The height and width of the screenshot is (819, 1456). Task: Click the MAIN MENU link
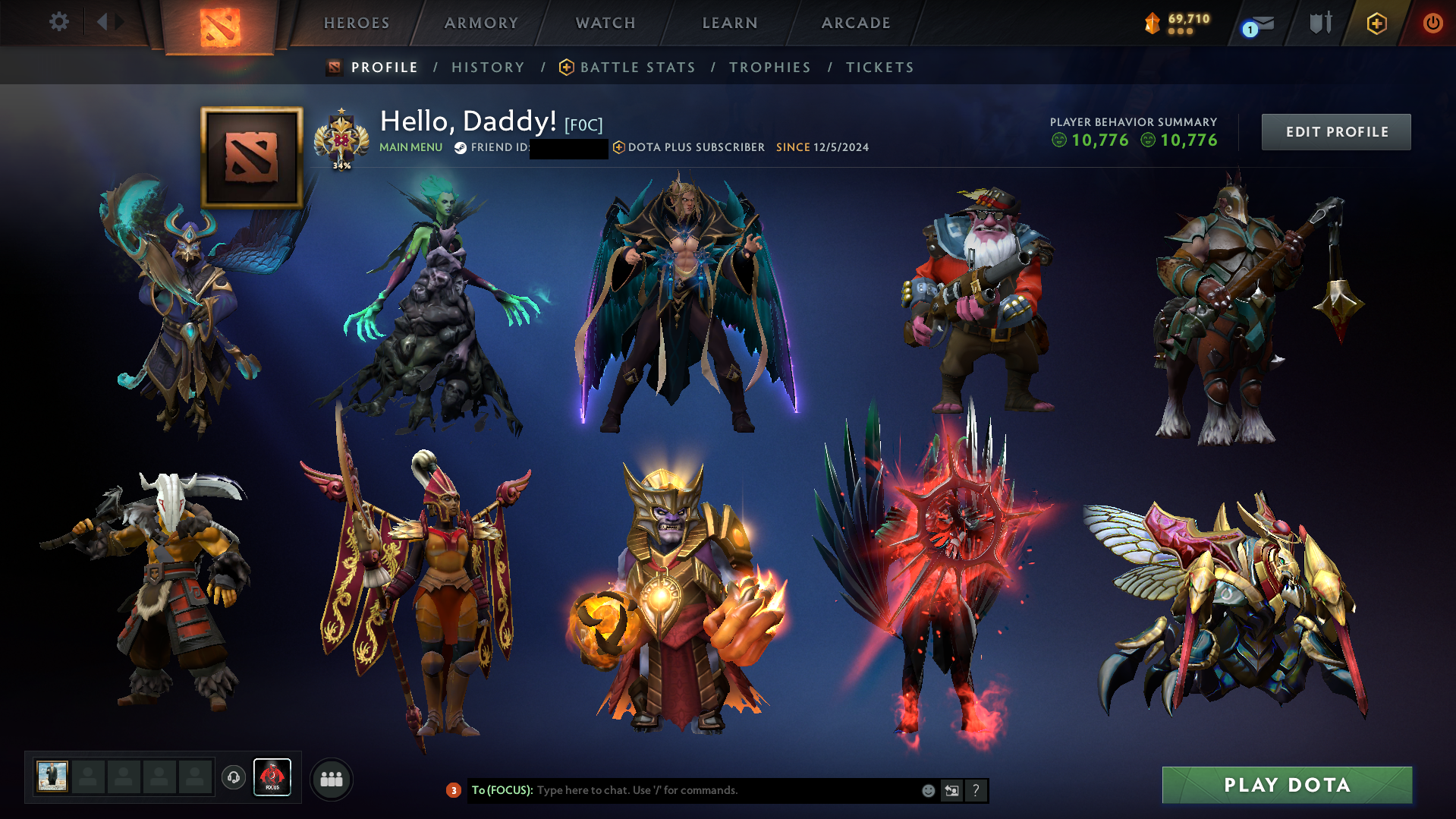click(x=410, y=147)
